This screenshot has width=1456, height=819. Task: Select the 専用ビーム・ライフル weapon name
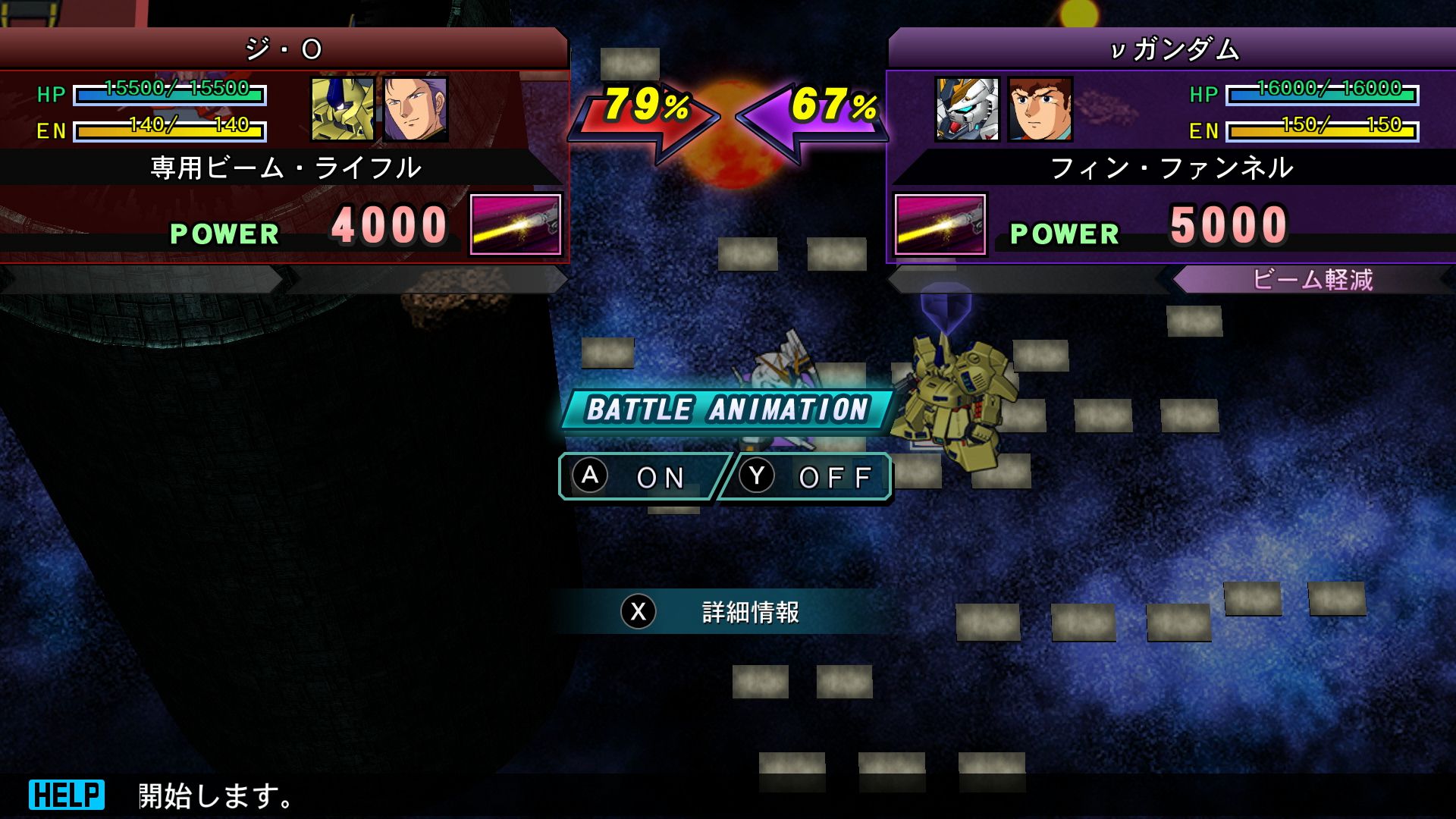[285, 168]
